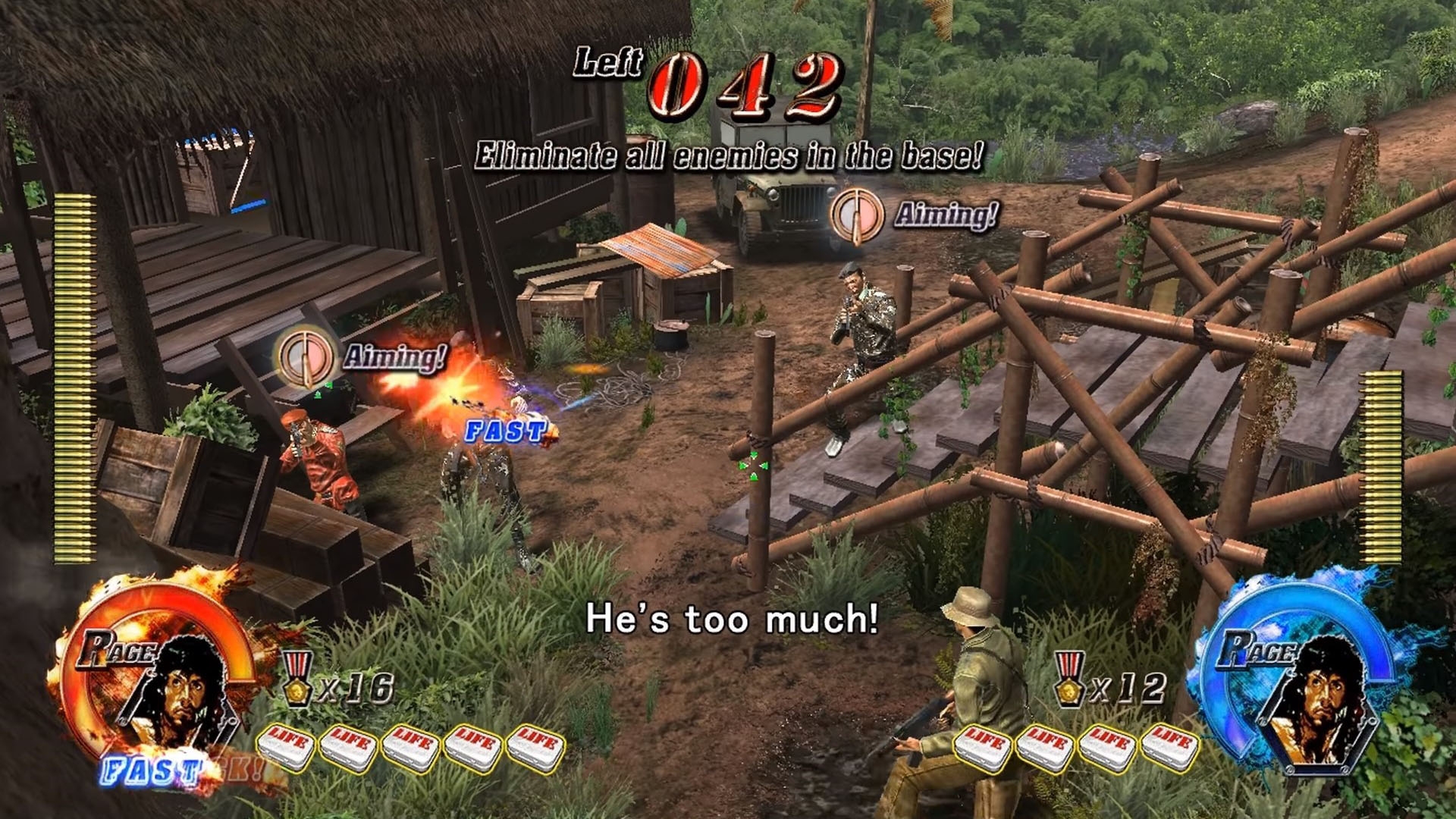The width and height of the screenshot is (1456, 819).
Task: Target the Aiming marker above the red-uniformed soldier
Action: [x=305, y=357]
